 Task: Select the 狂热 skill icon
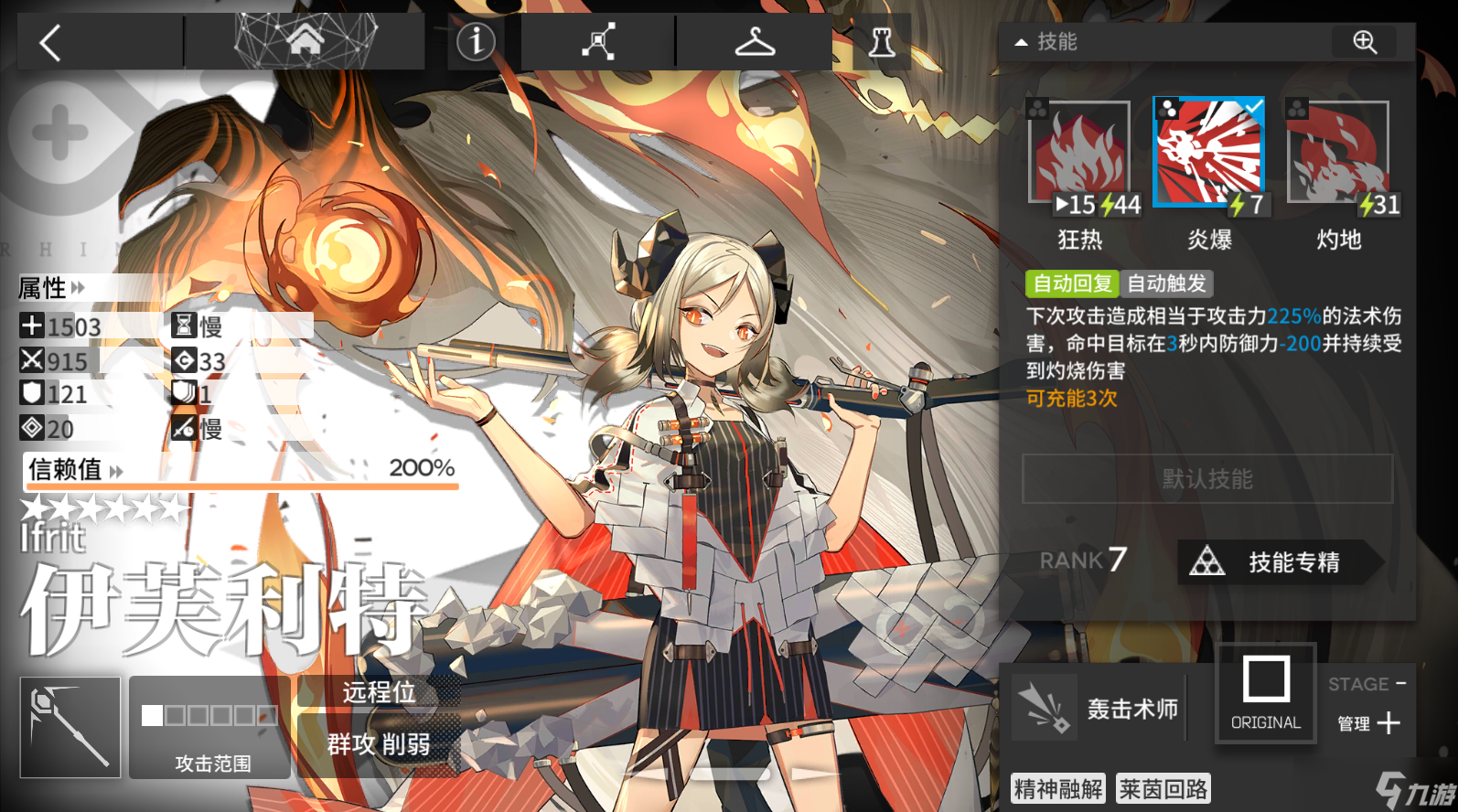(x=1080, y=154)
